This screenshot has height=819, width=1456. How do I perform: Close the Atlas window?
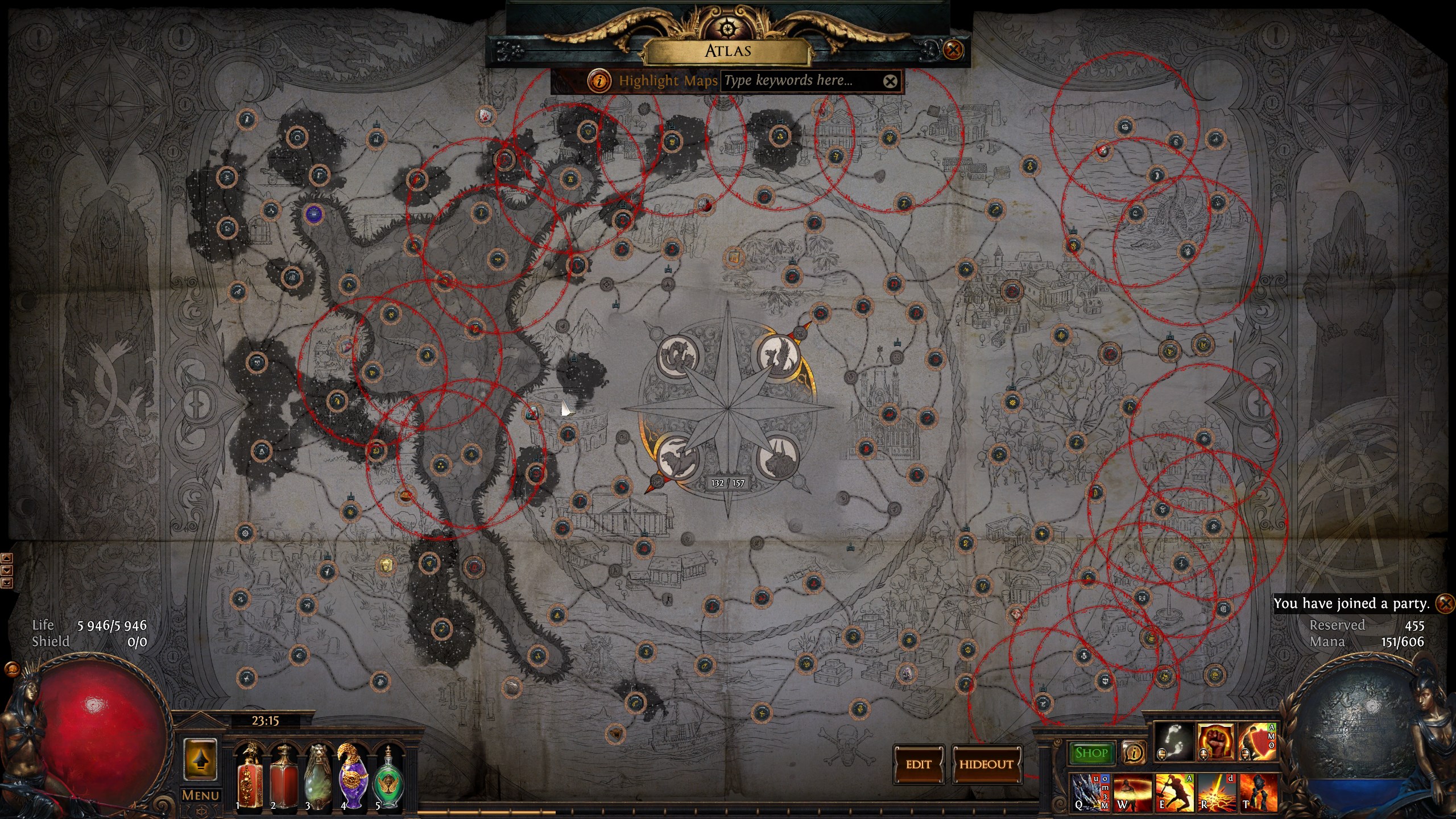pos(953,50)
